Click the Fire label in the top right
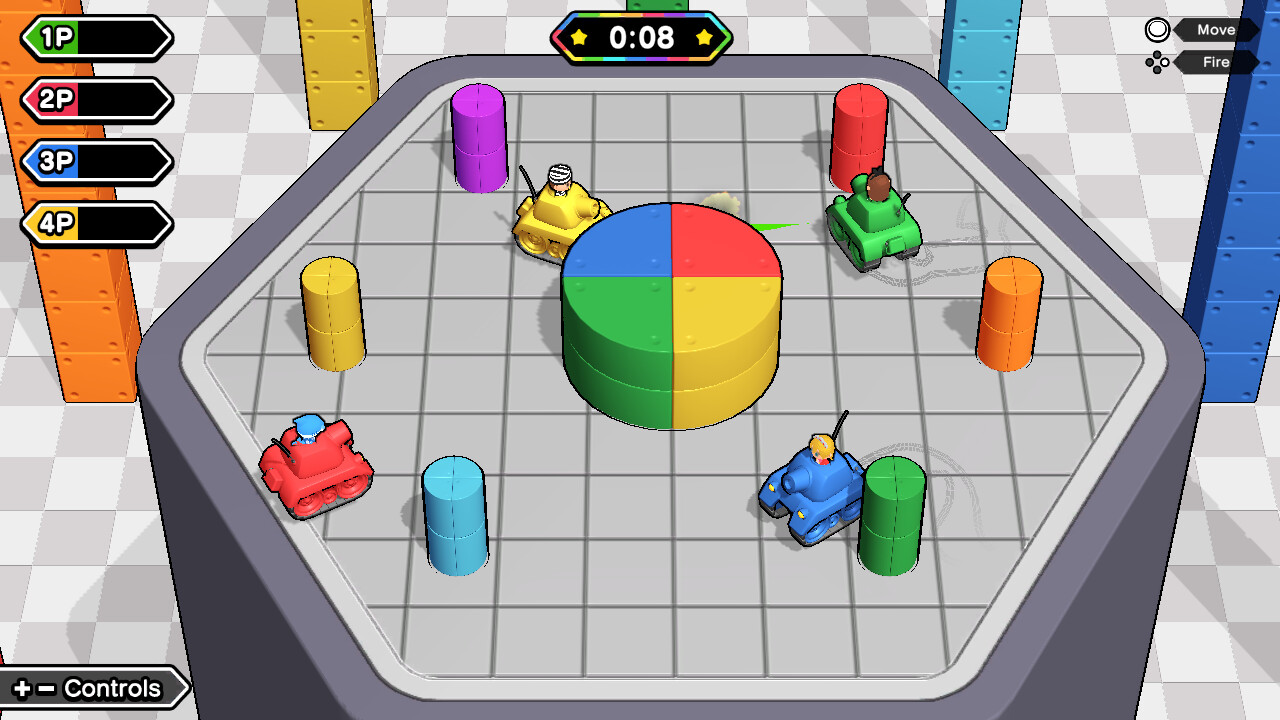 click(x=1213, y=62)
